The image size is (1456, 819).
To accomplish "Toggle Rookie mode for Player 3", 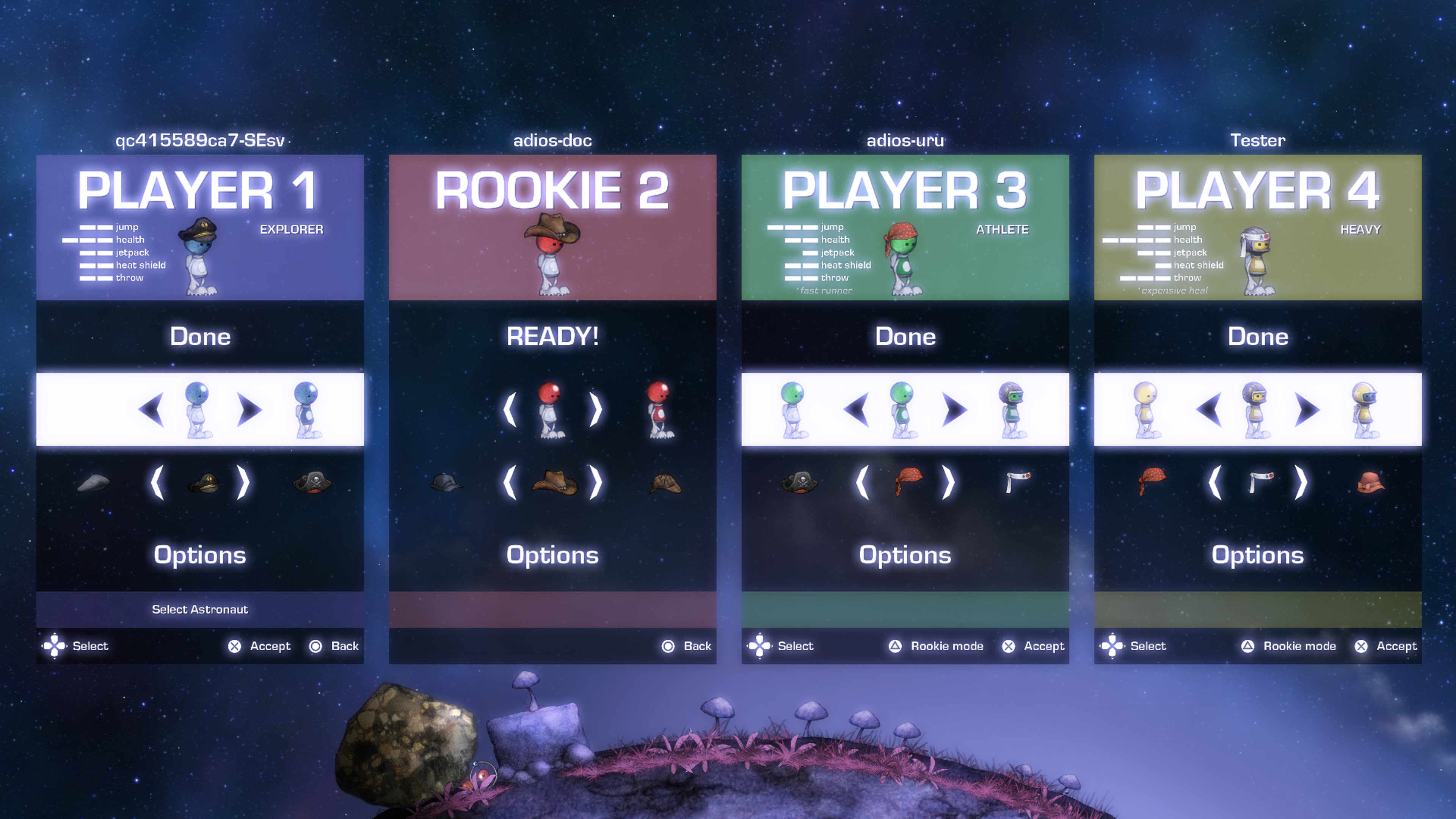I will pyautogui.click(x=896, y=646).
